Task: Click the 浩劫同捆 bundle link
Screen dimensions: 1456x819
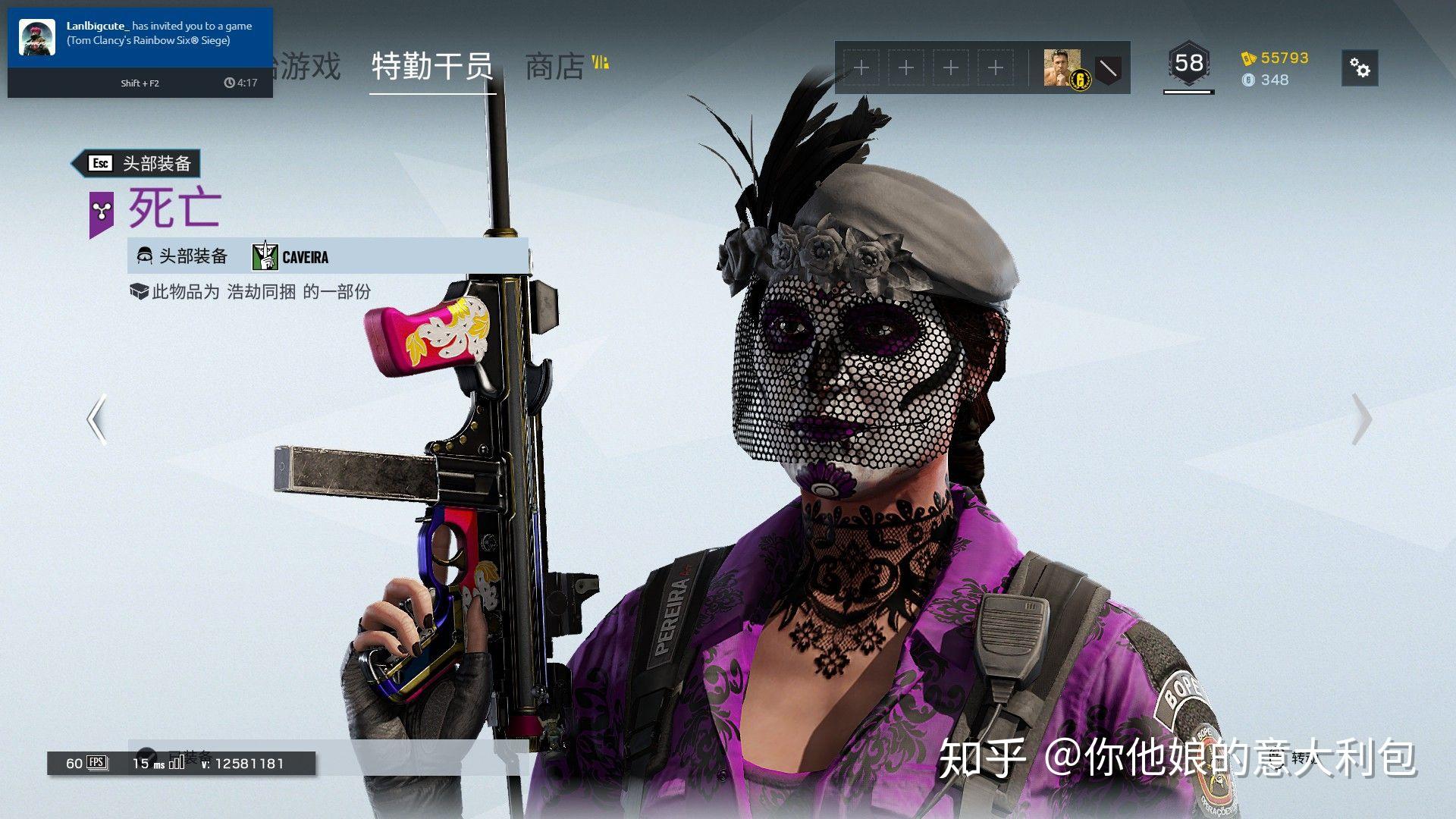Action: pyautogui.click(x=261, y=292)
